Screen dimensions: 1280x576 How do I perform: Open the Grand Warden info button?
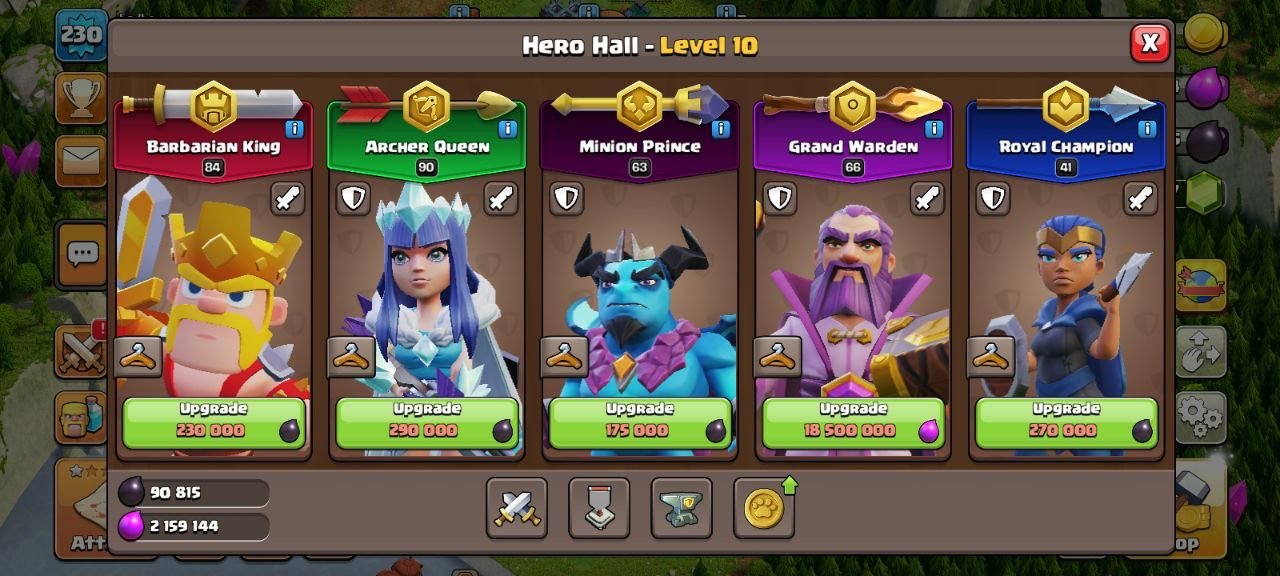[934, 129]
